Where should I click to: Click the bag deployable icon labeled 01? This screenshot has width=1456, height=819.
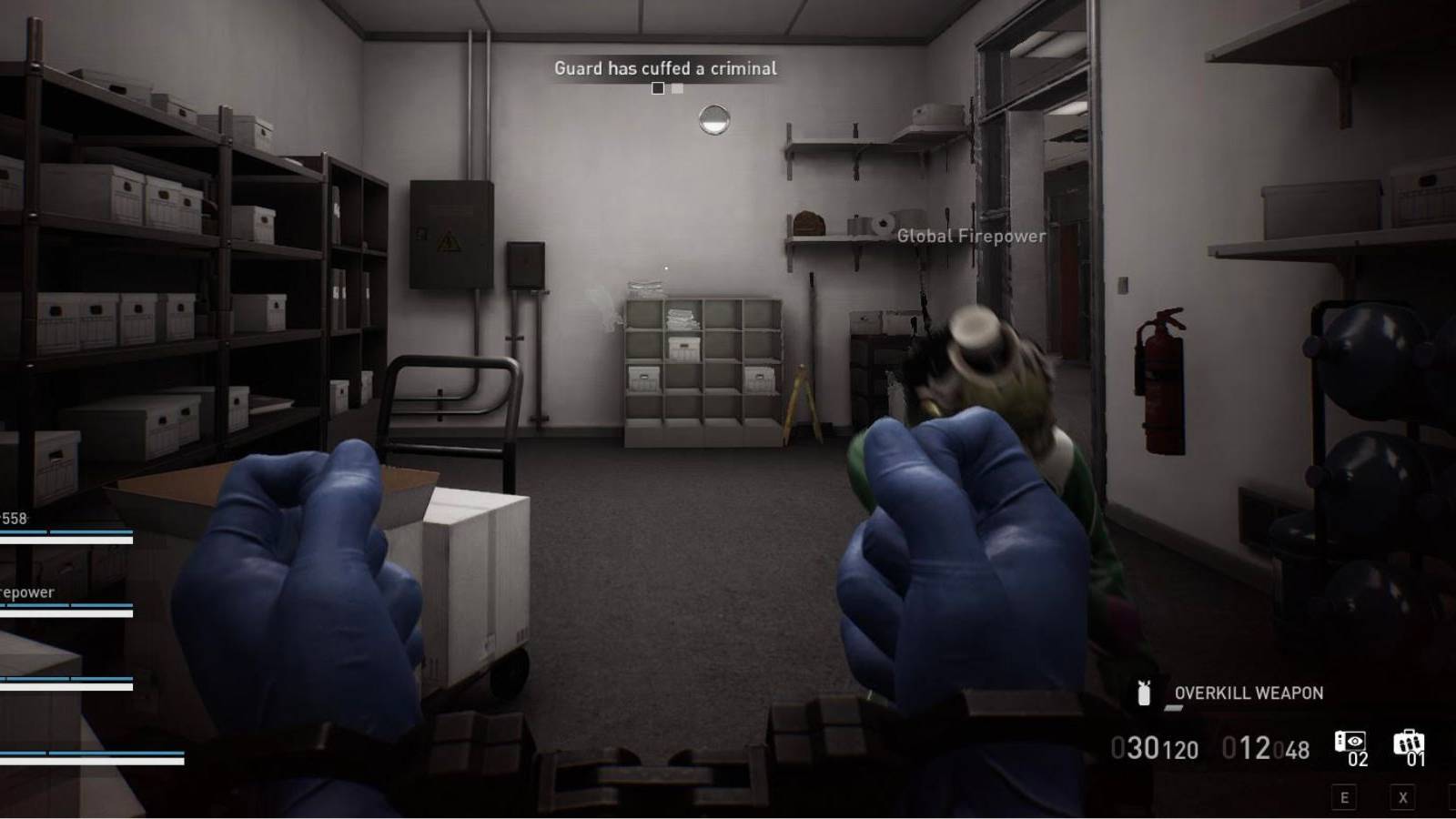(1410, 743)
